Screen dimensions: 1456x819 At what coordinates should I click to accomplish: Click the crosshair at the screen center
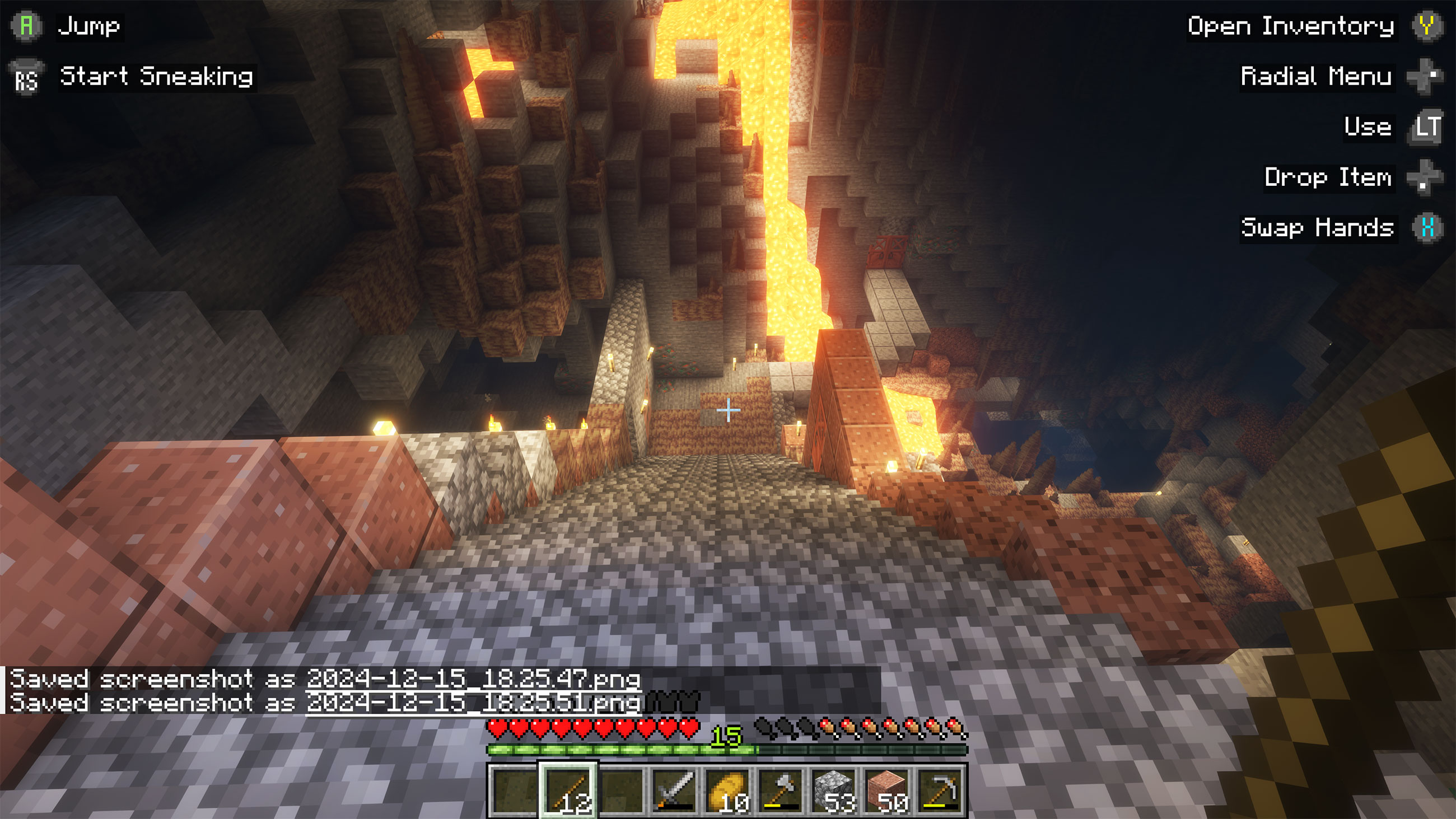[728, 409]
